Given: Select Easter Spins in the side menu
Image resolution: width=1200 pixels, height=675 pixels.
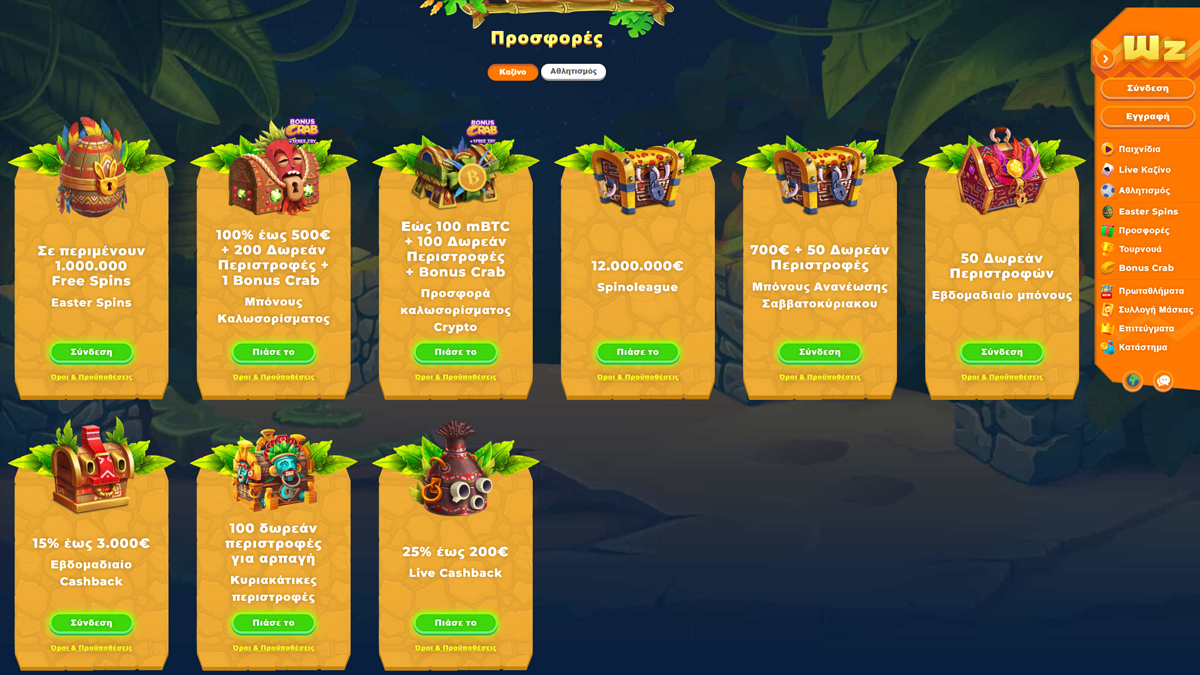Looking at the screenshot, I should 1147,212.
